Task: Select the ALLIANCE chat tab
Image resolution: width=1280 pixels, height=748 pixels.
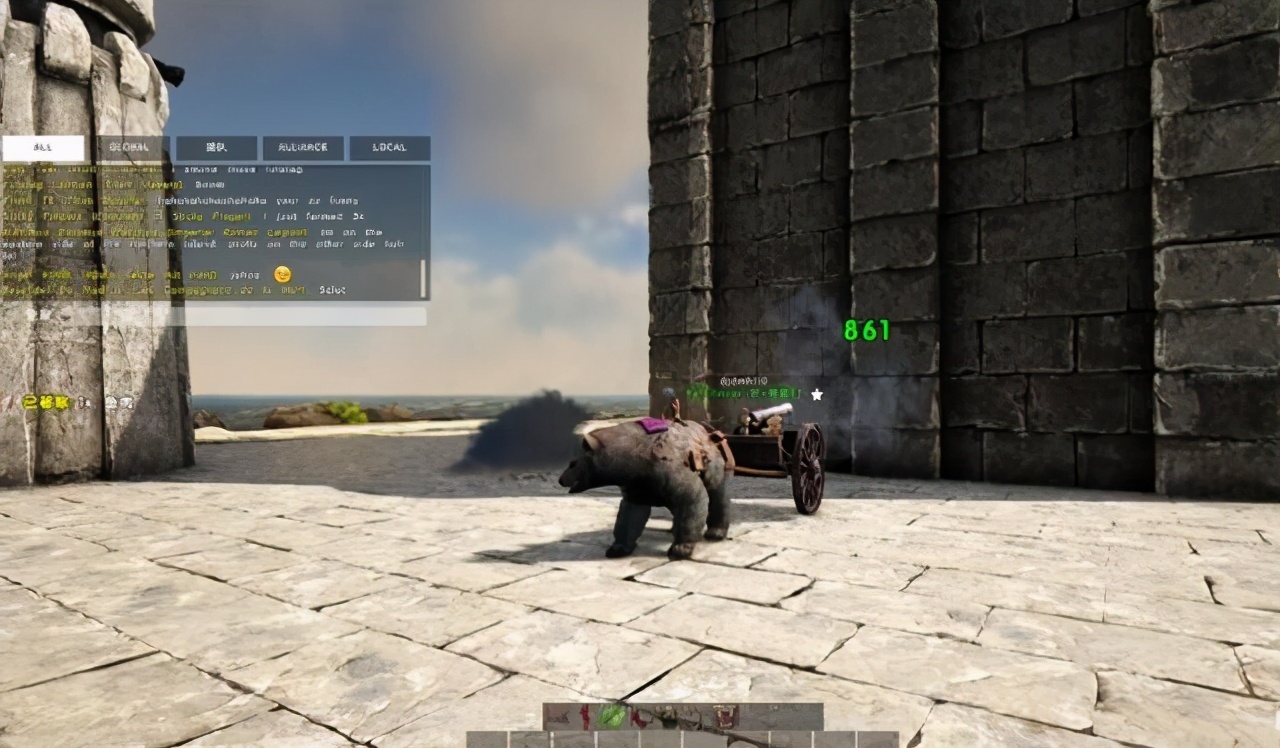Action: (303, 148)
